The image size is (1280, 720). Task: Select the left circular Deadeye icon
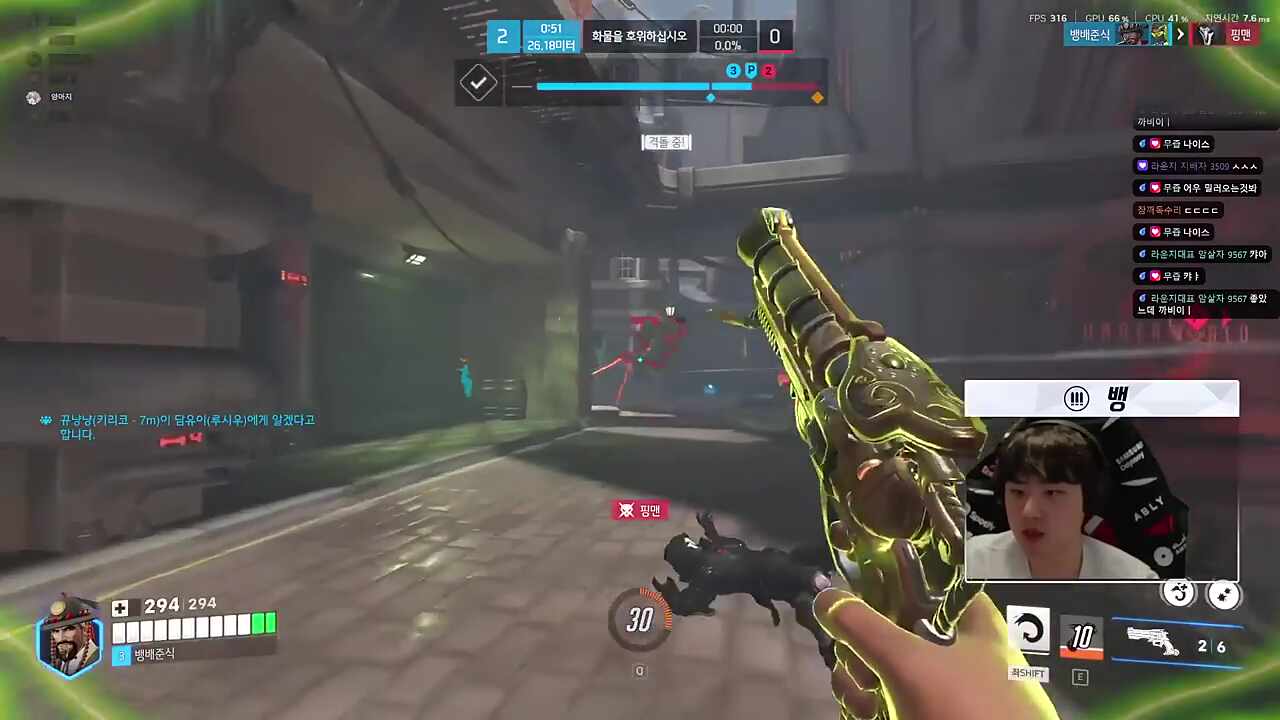(1179, 594)
